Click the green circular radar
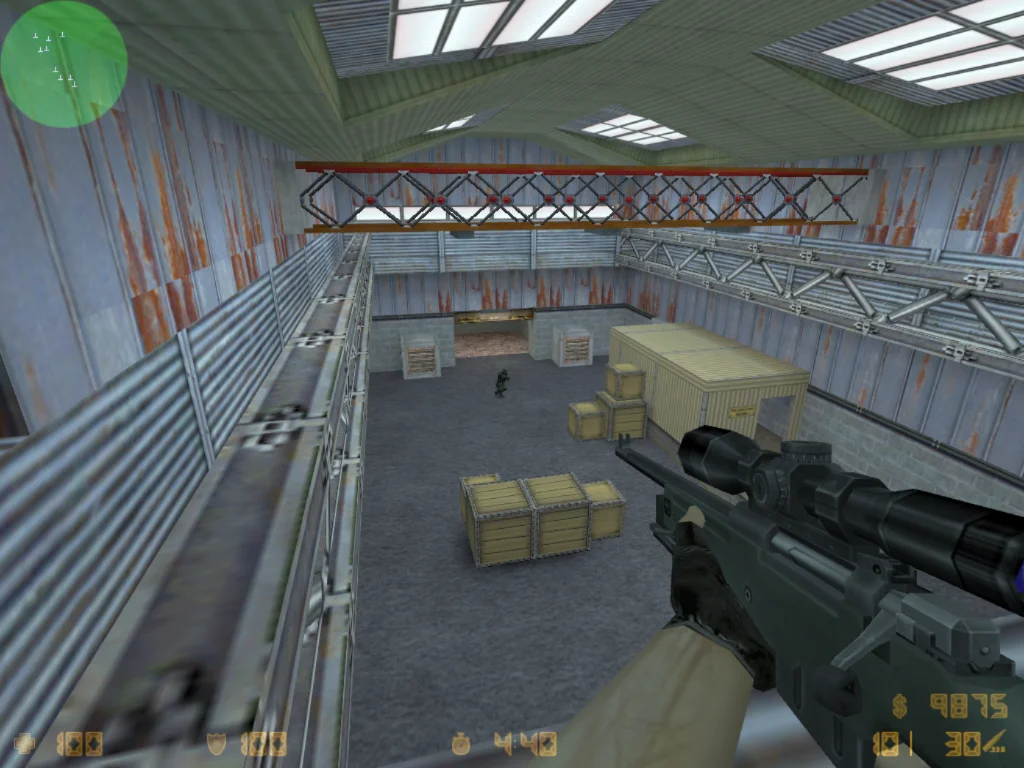Image resolution: width=1024 pixels, height=768 pixels. point(64,64)
